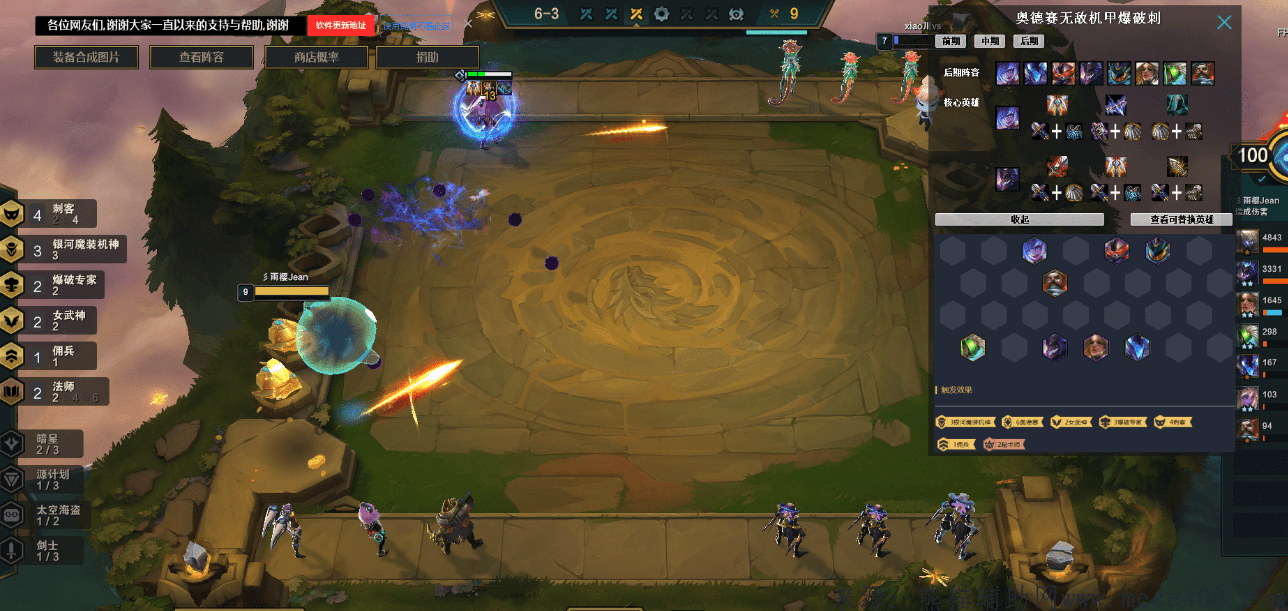The height and width of the screenshot is (611, 1288).
Task: Switch to the 后期 late-game tab
Action: pyautogui.click(x=1028, y=42)
